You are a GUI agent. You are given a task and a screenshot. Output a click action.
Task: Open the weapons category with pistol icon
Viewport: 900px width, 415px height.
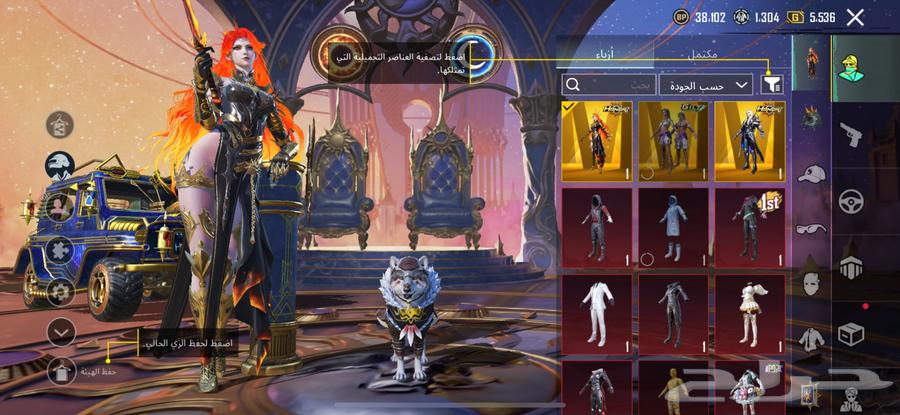(x=851, y=134)
